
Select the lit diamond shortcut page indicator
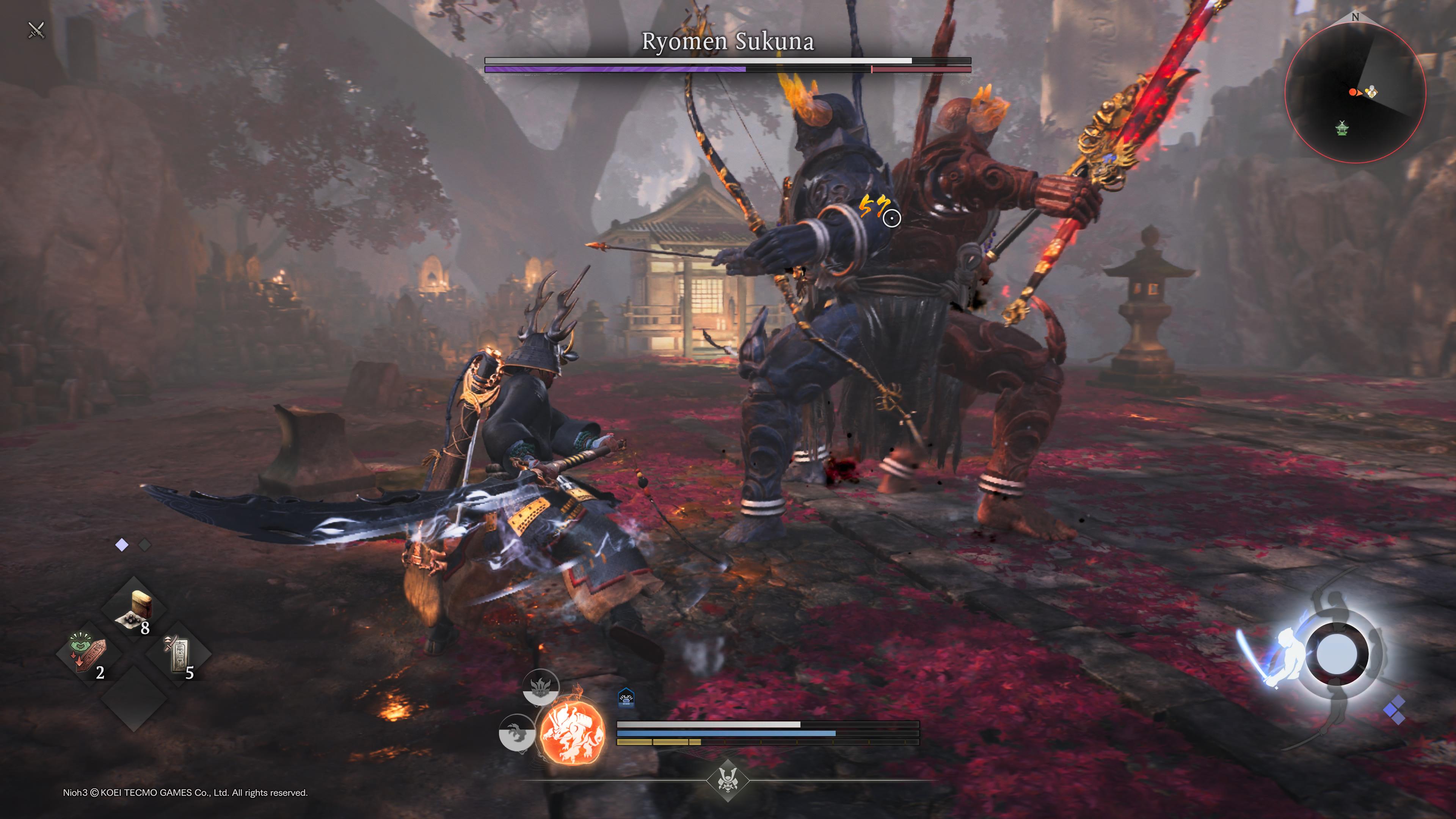121,545
